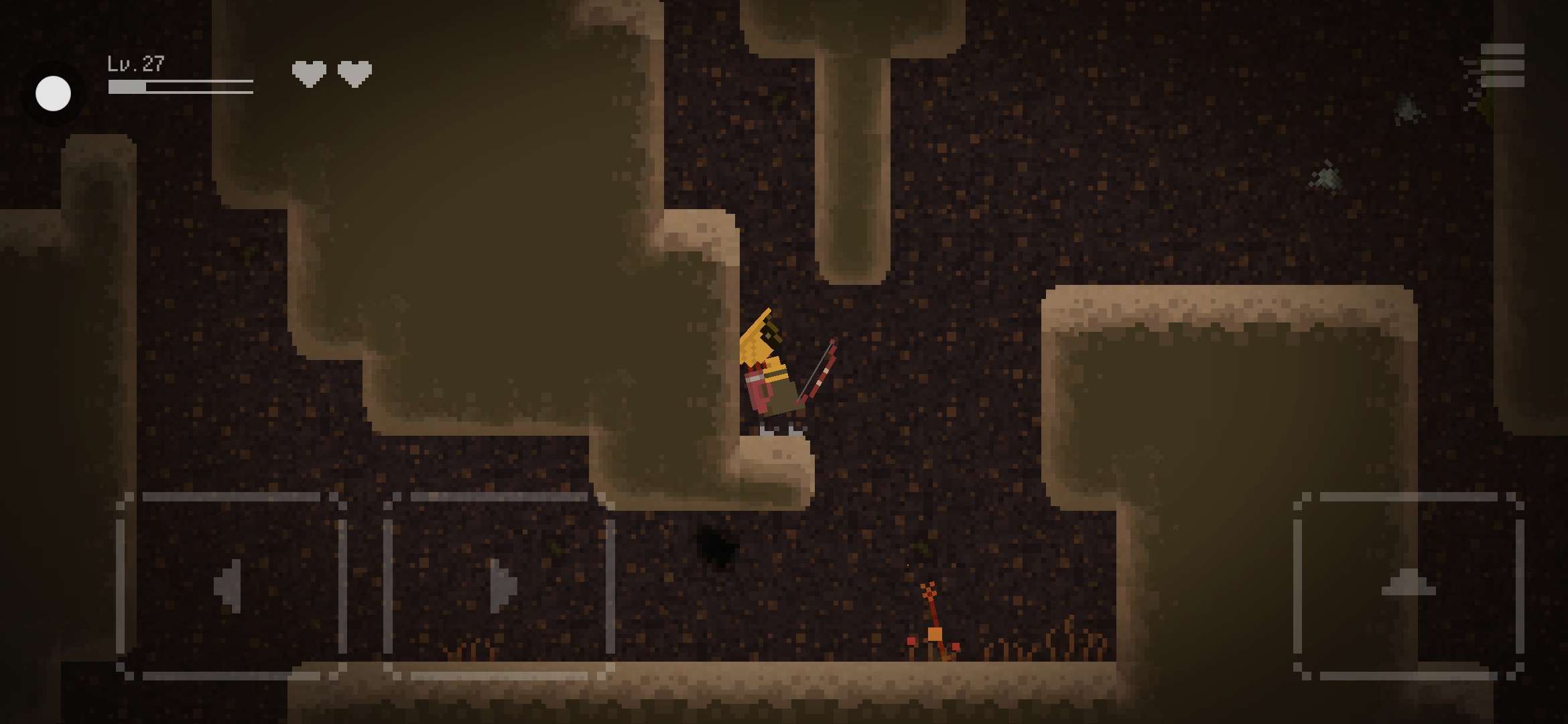Viewport: 1568px width, 724px height.
Task: Tap the move left arrow button
Action: 231,586
